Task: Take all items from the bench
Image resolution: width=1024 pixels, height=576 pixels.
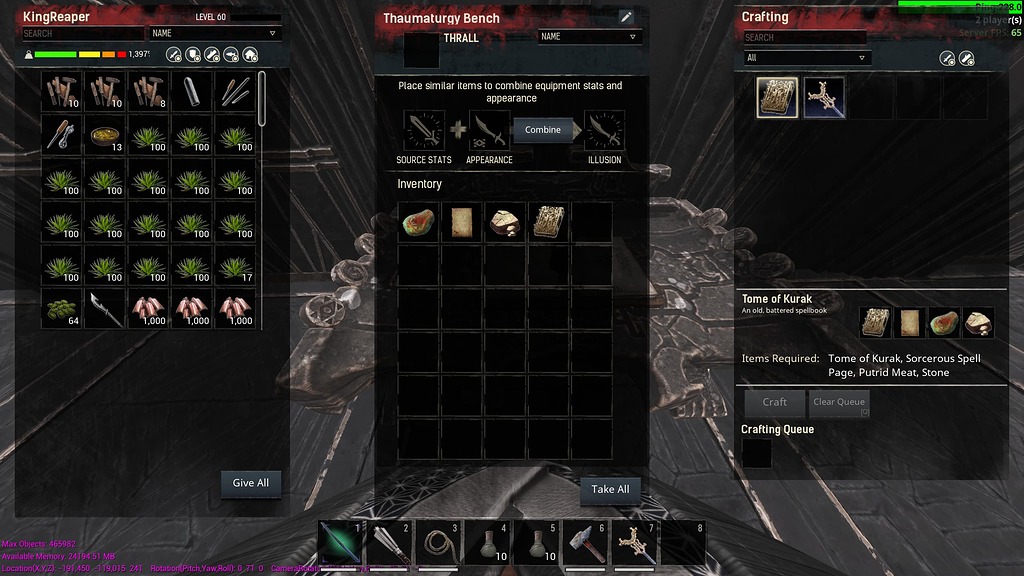Action: [610, 489]
